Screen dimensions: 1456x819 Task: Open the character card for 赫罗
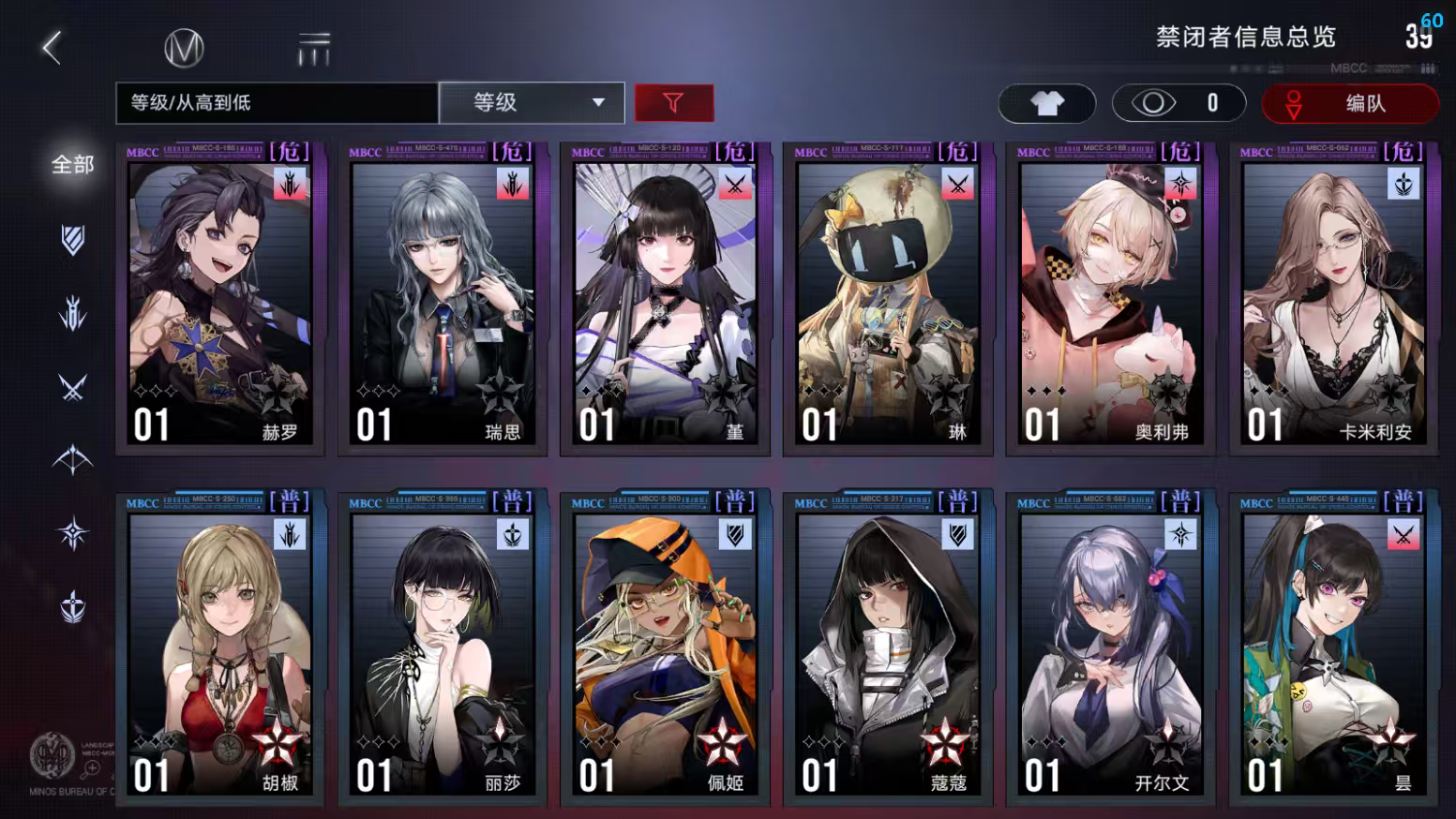(219, 300)
